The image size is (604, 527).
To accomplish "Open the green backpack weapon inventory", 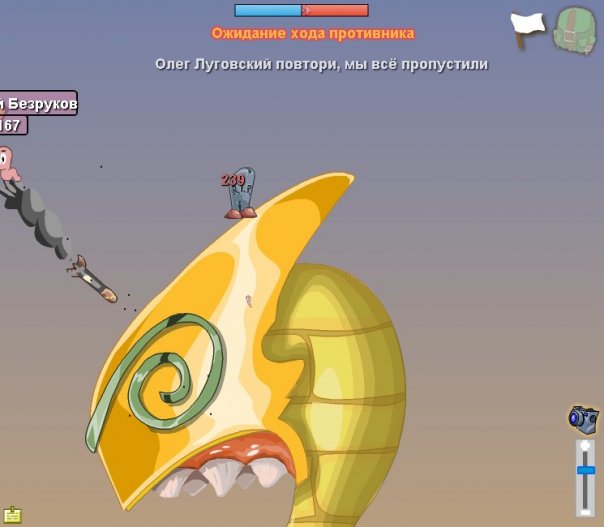I will tap(574, 29).
